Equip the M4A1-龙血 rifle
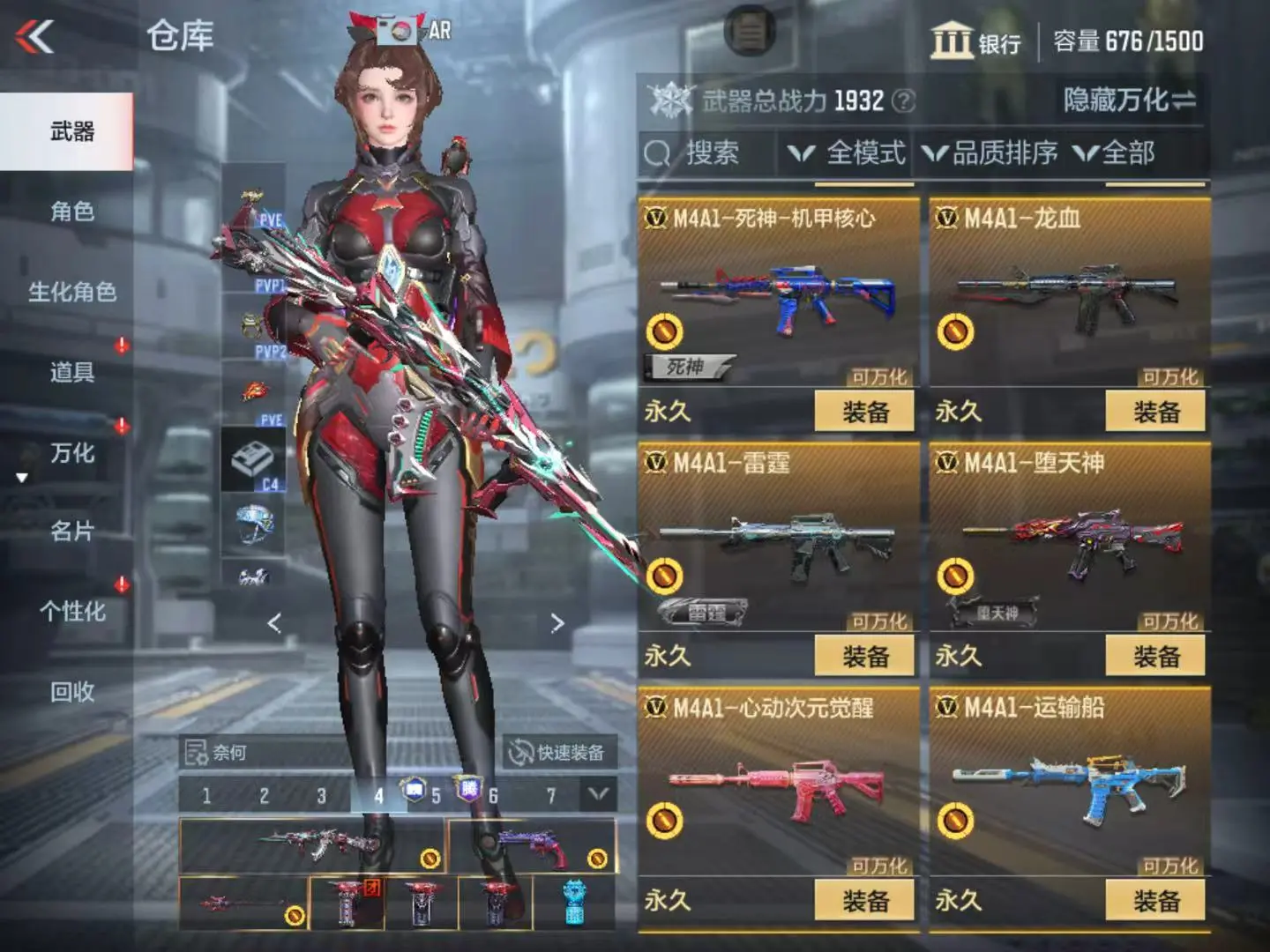The height and width of the screenshot is (952, 1270). pos(1155,412)
